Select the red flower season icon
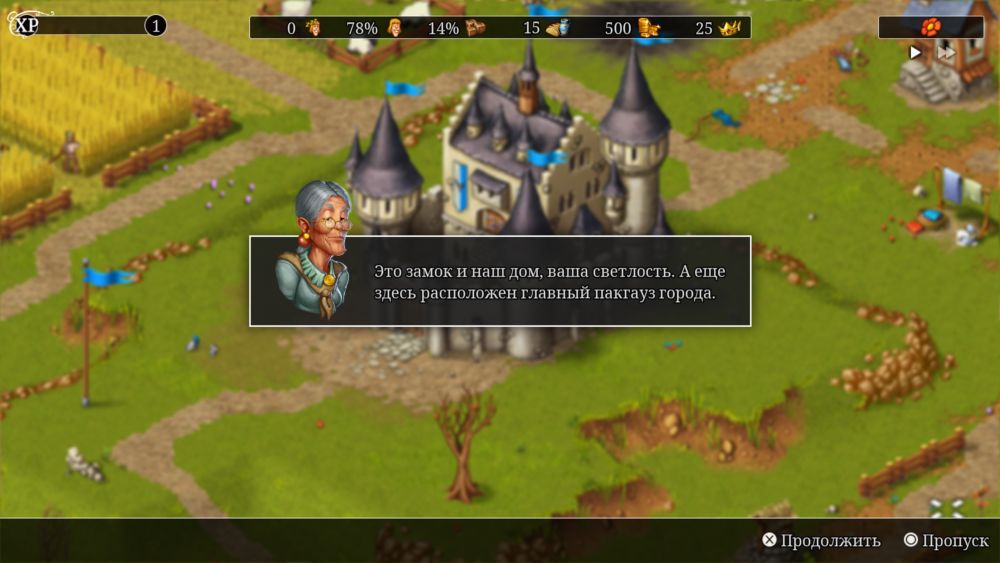This screenshot has height=563, width=1000. (x=930, y=27)
